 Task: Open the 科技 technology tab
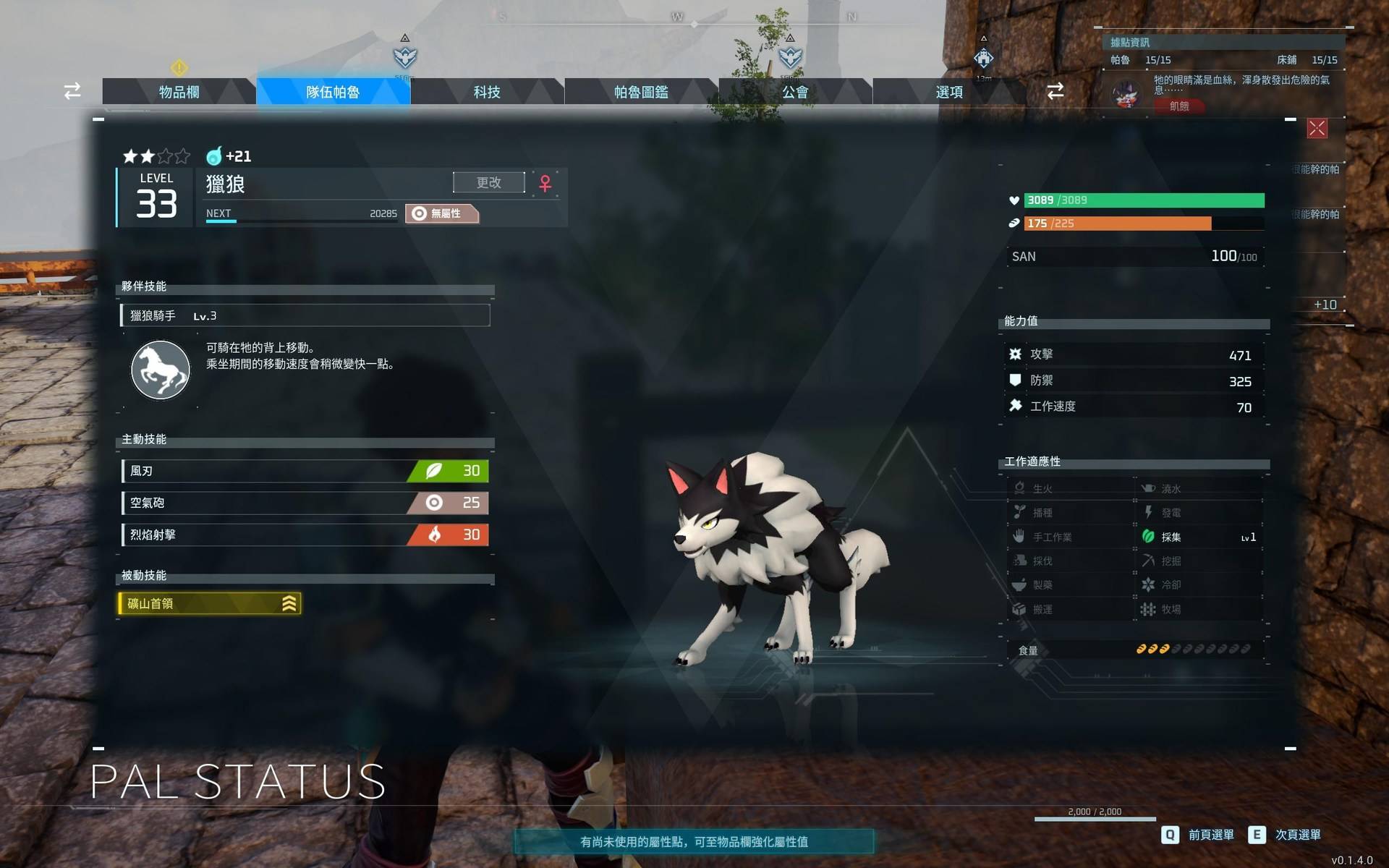tap(487, 92)
